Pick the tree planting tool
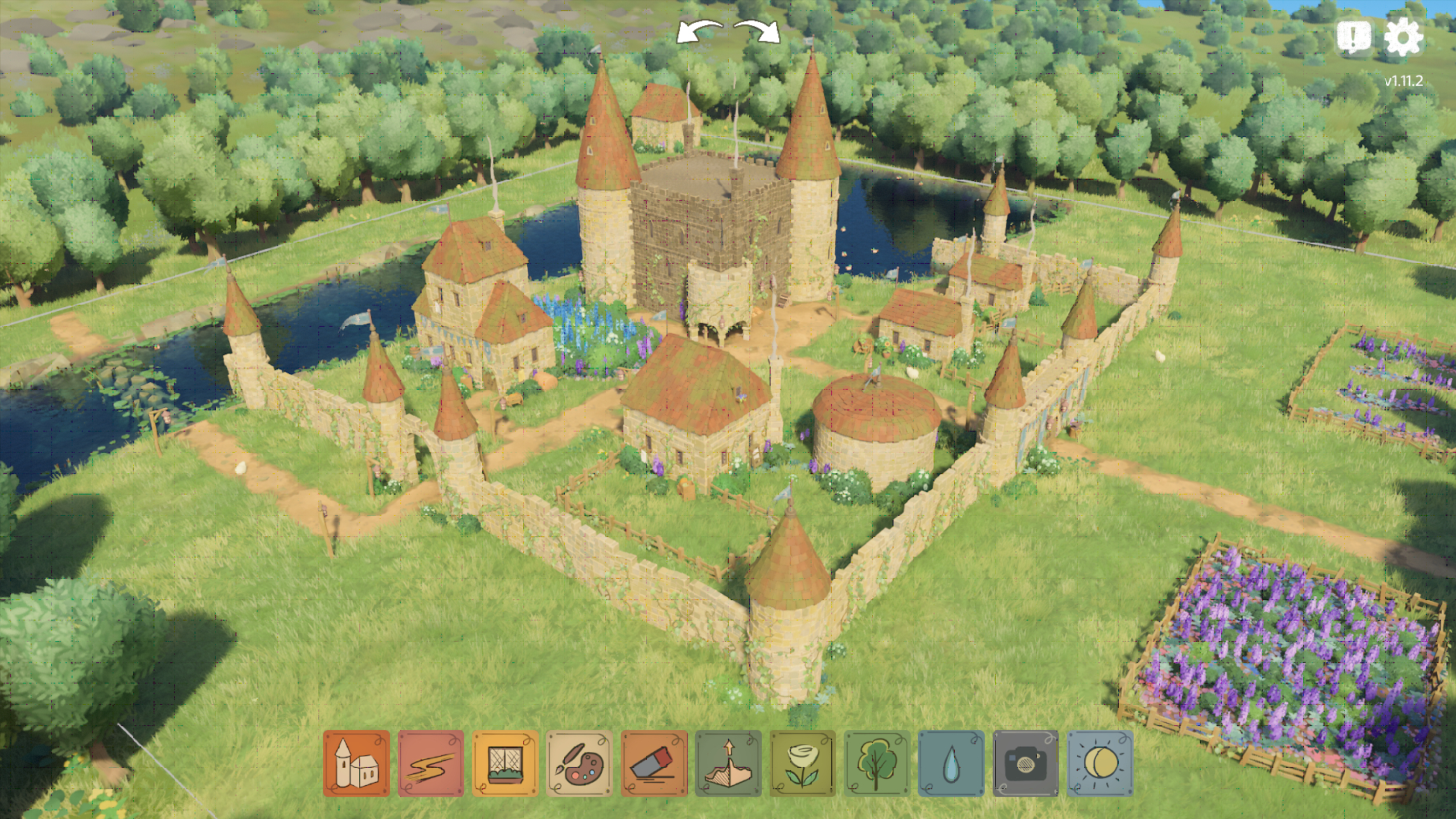This screenshot has width=1456, height=819. (877, 763)
